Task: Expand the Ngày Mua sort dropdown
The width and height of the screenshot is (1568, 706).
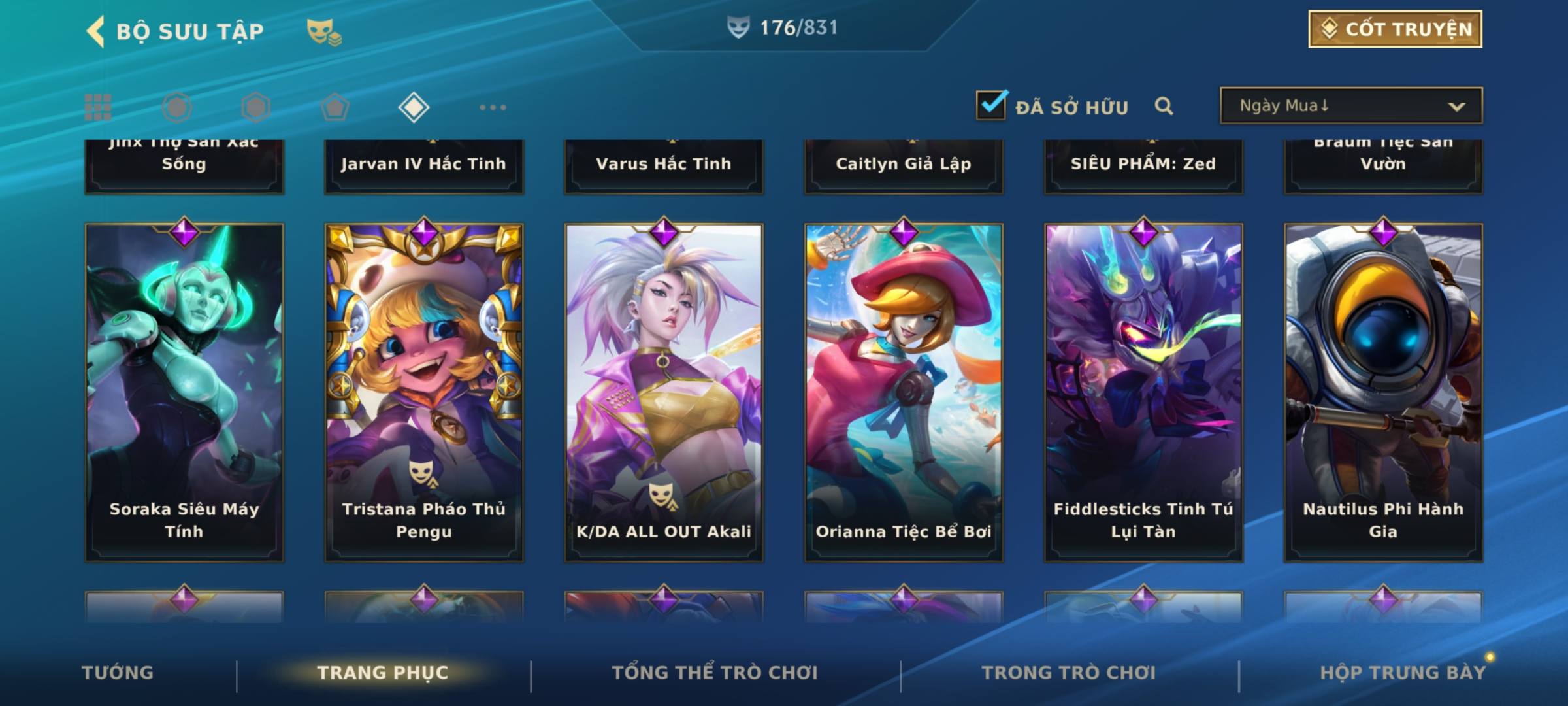Action: [1350, 106]
